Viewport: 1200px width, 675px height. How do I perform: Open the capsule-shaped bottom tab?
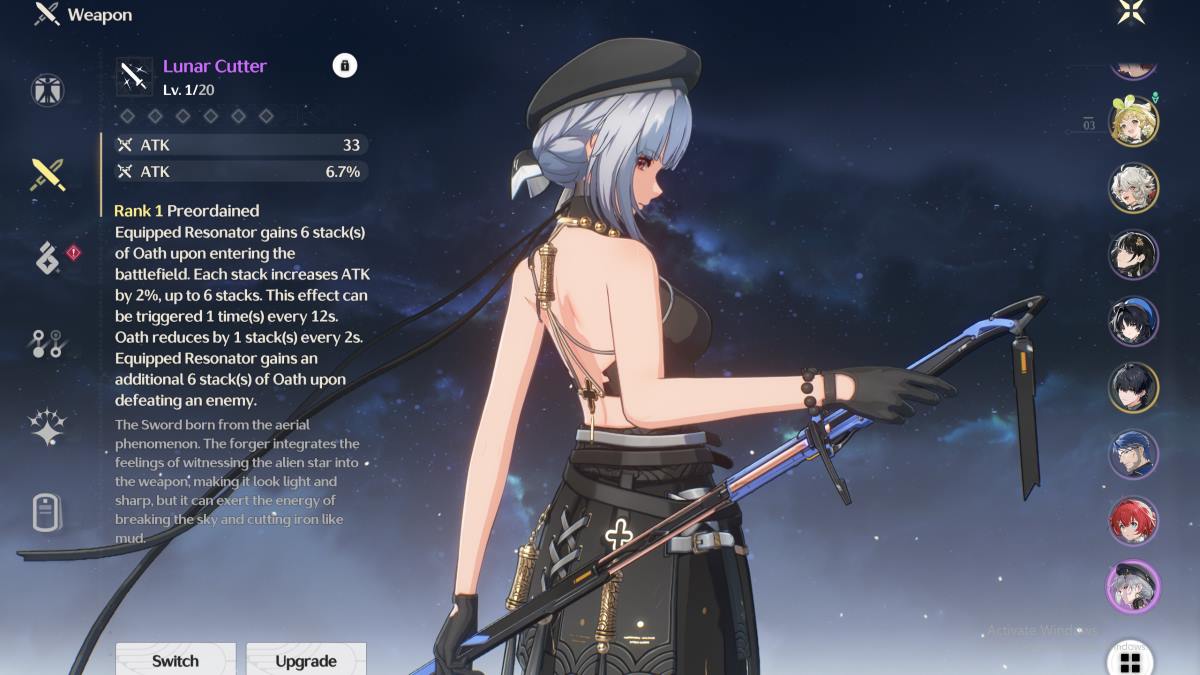47,512
